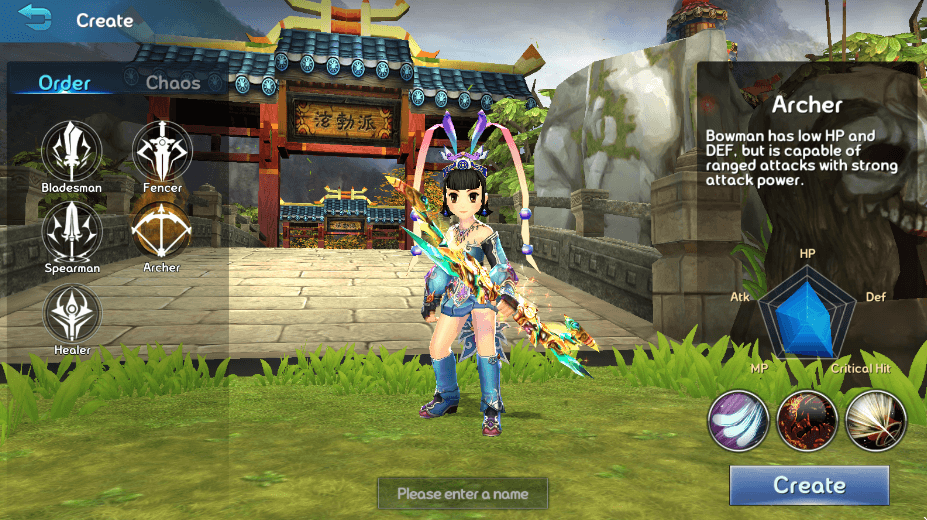Screen dimensions: 927x520
Task: Select the Bladesman class
Action: pos(71,150)
